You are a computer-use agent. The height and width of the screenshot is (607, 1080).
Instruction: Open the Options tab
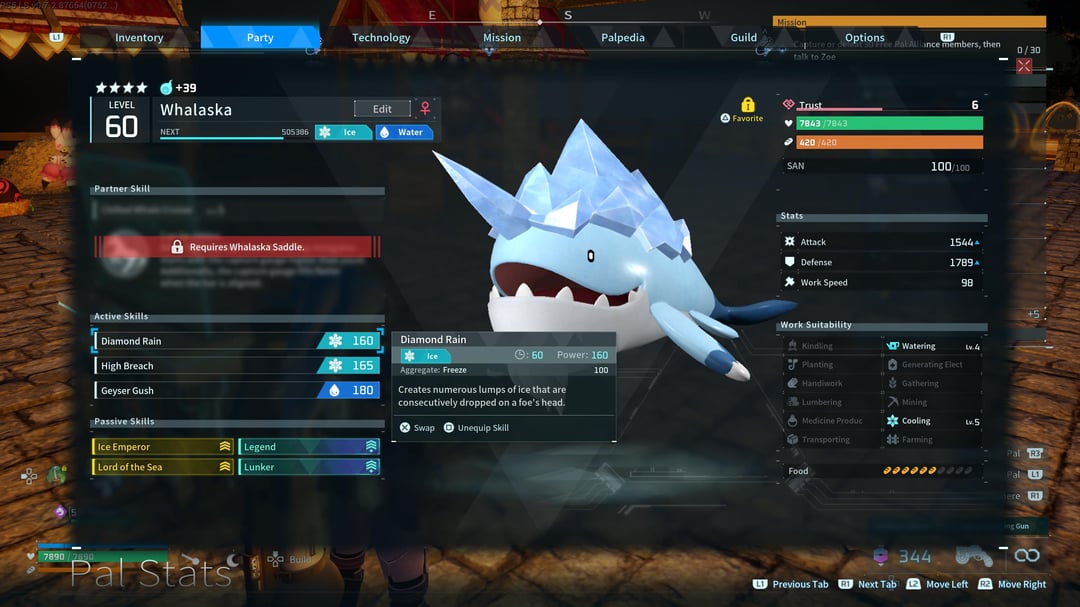pyautogui.click(x=864, y=38)
